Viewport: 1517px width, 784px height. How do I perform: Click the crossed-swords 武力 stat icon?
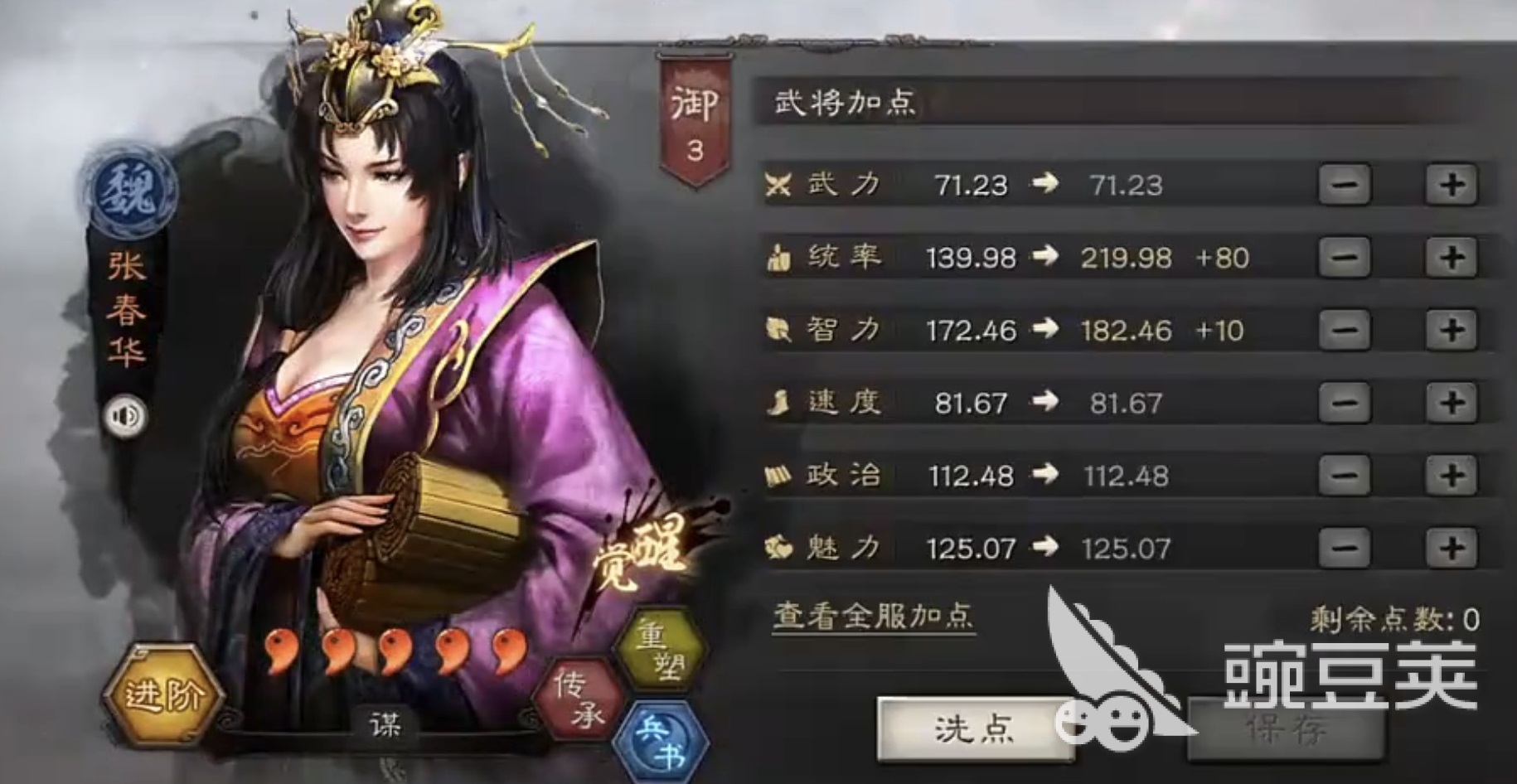coord(778,184)
